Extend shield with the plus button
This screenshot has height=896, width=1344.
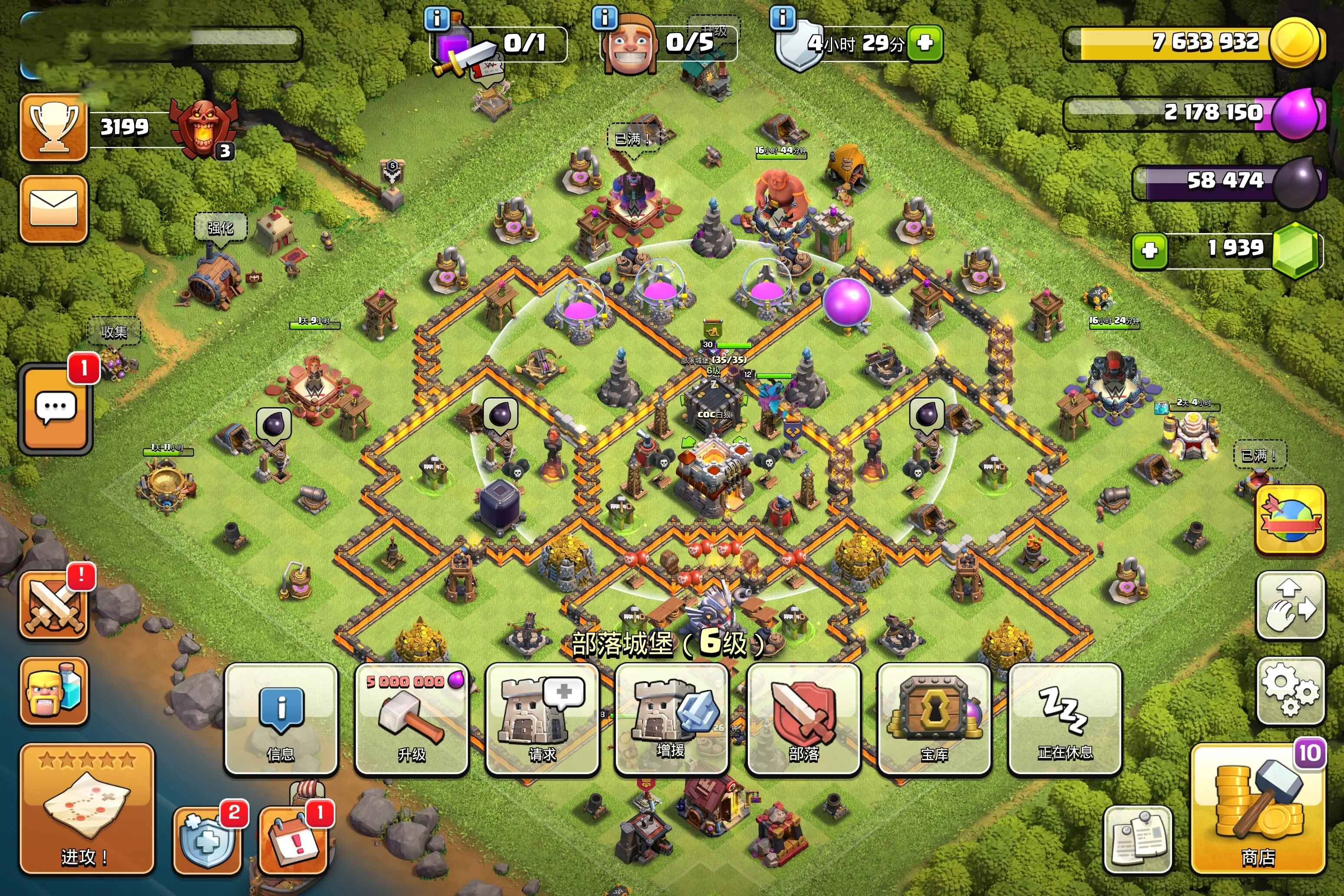tap(925, 42)
